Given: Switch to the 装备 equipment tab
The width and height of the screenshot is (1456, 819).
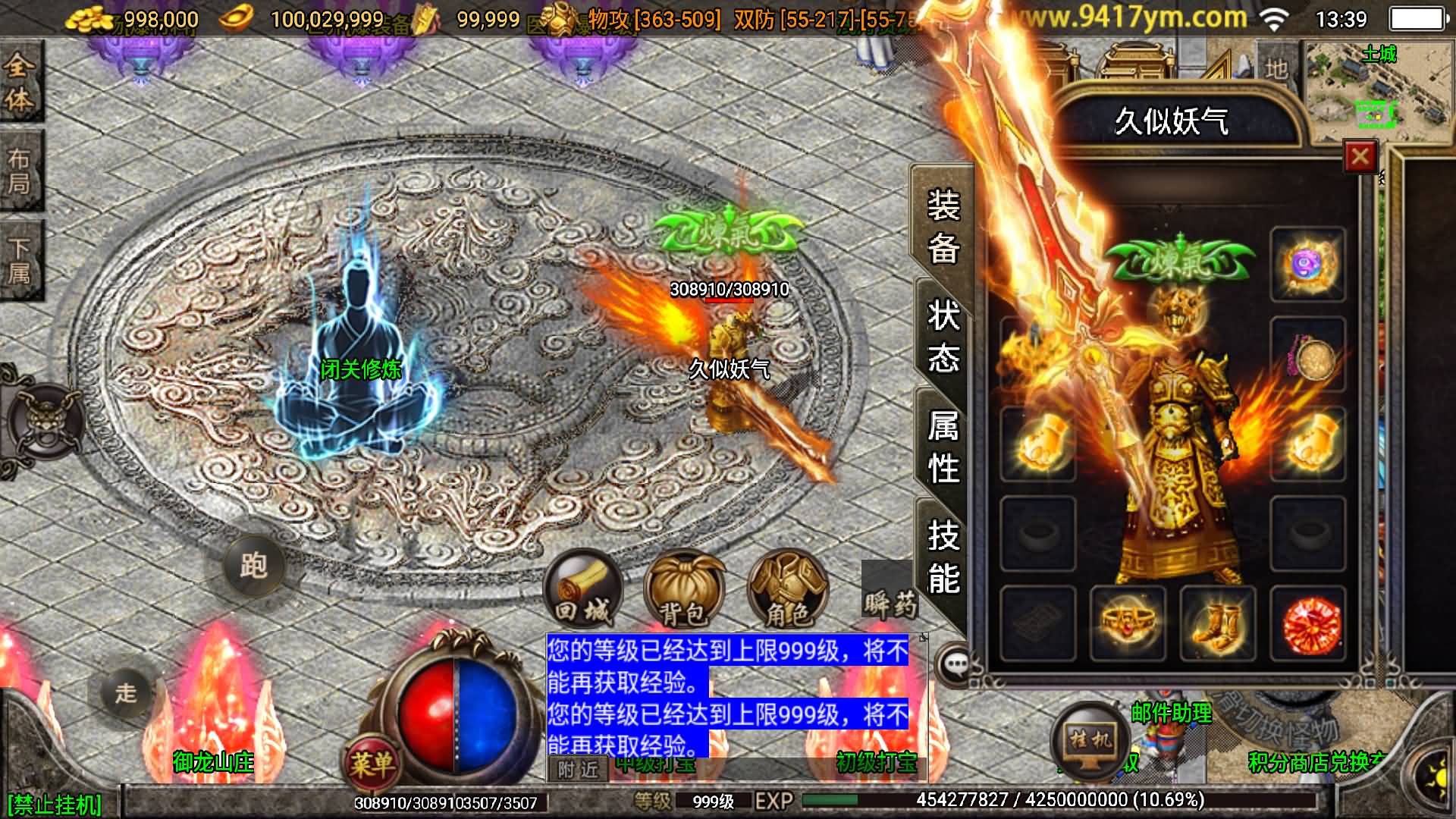Looking at the screenshot, I should [x=943, y=226].
